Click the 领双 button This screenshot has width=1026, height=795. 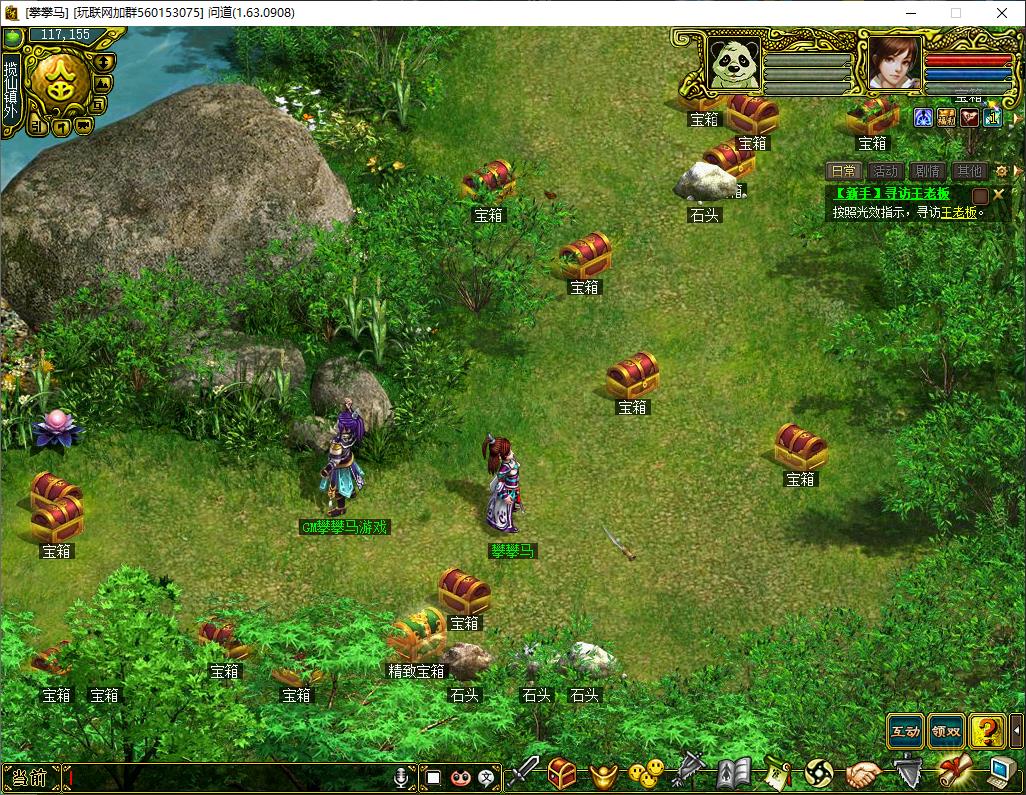tap(946, 731)
